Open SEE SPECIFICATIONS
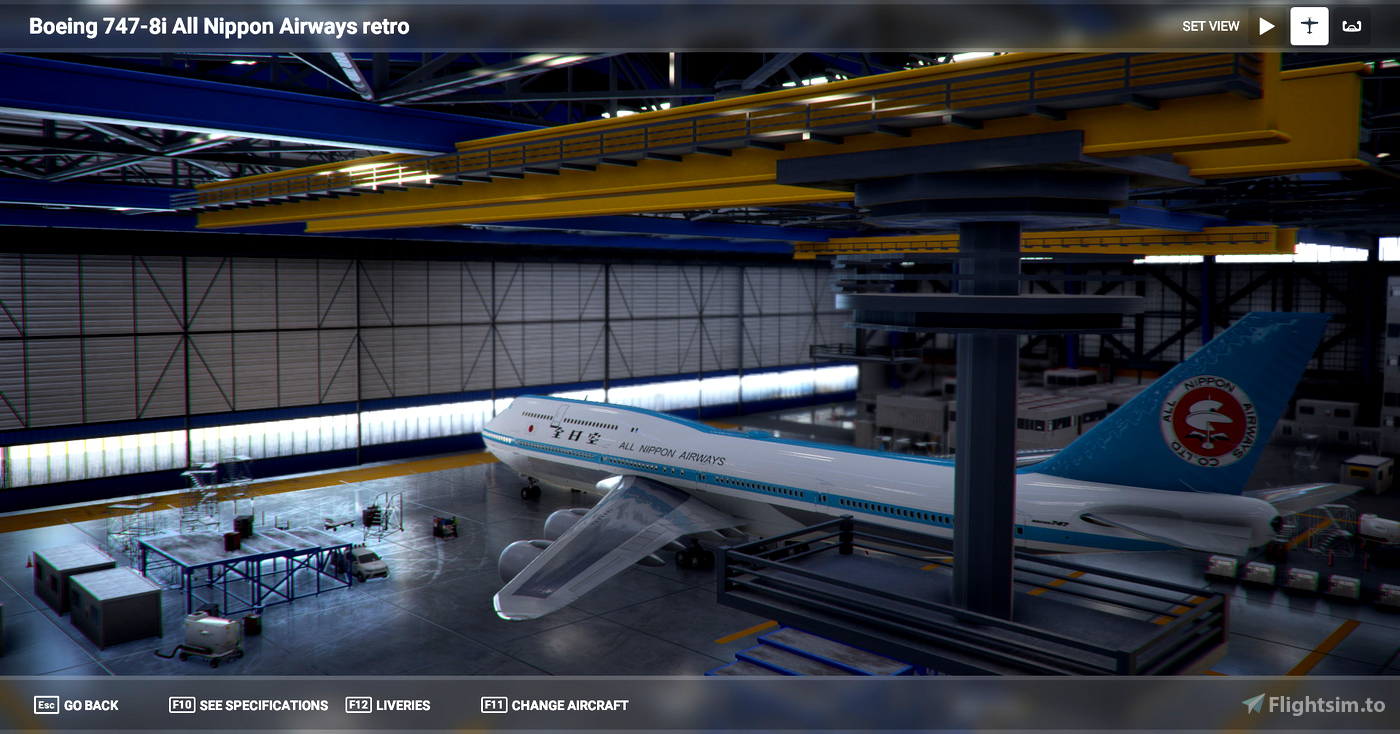Screen dimensions: 1400x734 pos(262,705)
